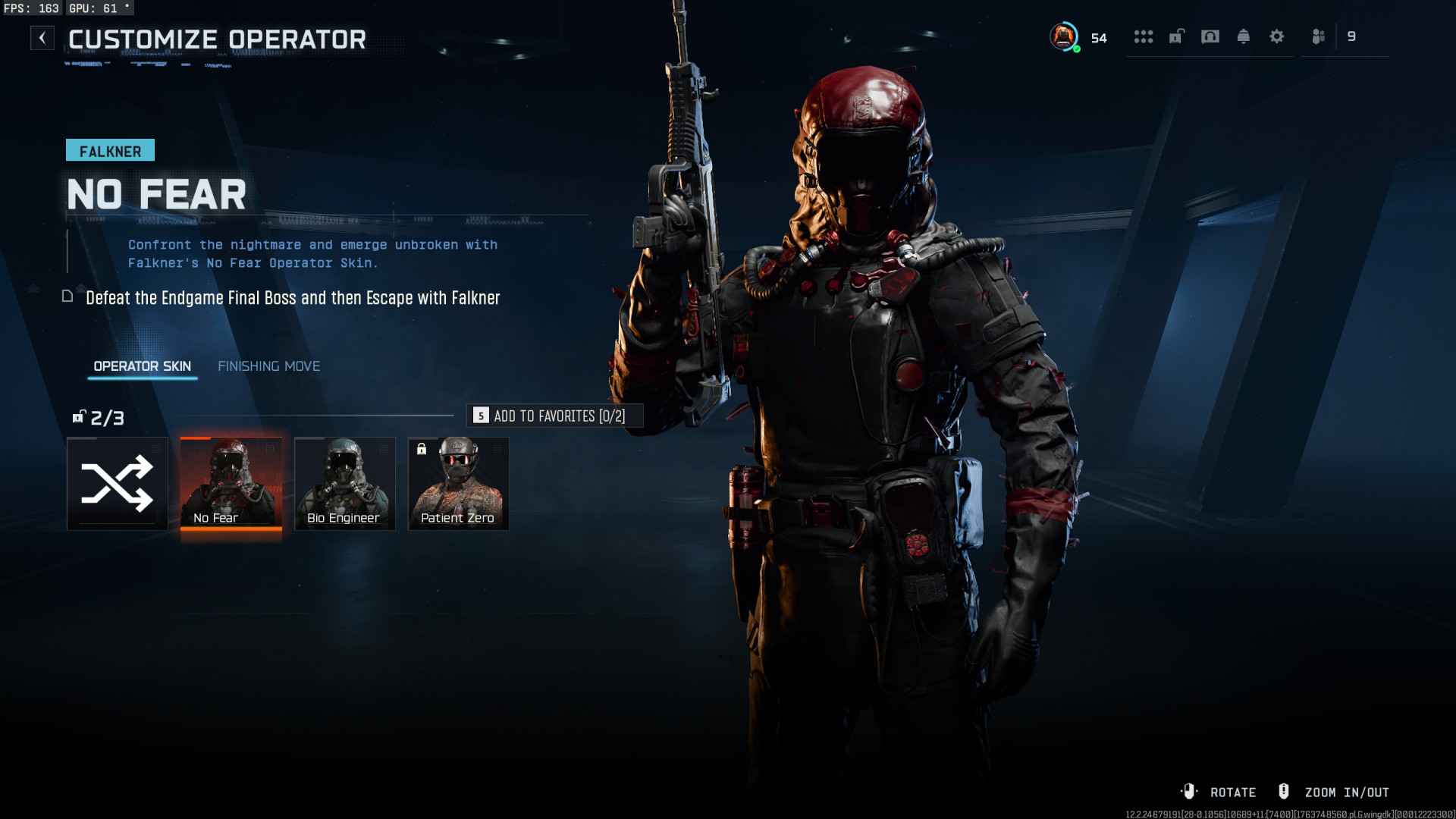Go back using the arrow button
Viewport: 1456px width, 819px height.
pyautogui.click(x=42, y=38)
